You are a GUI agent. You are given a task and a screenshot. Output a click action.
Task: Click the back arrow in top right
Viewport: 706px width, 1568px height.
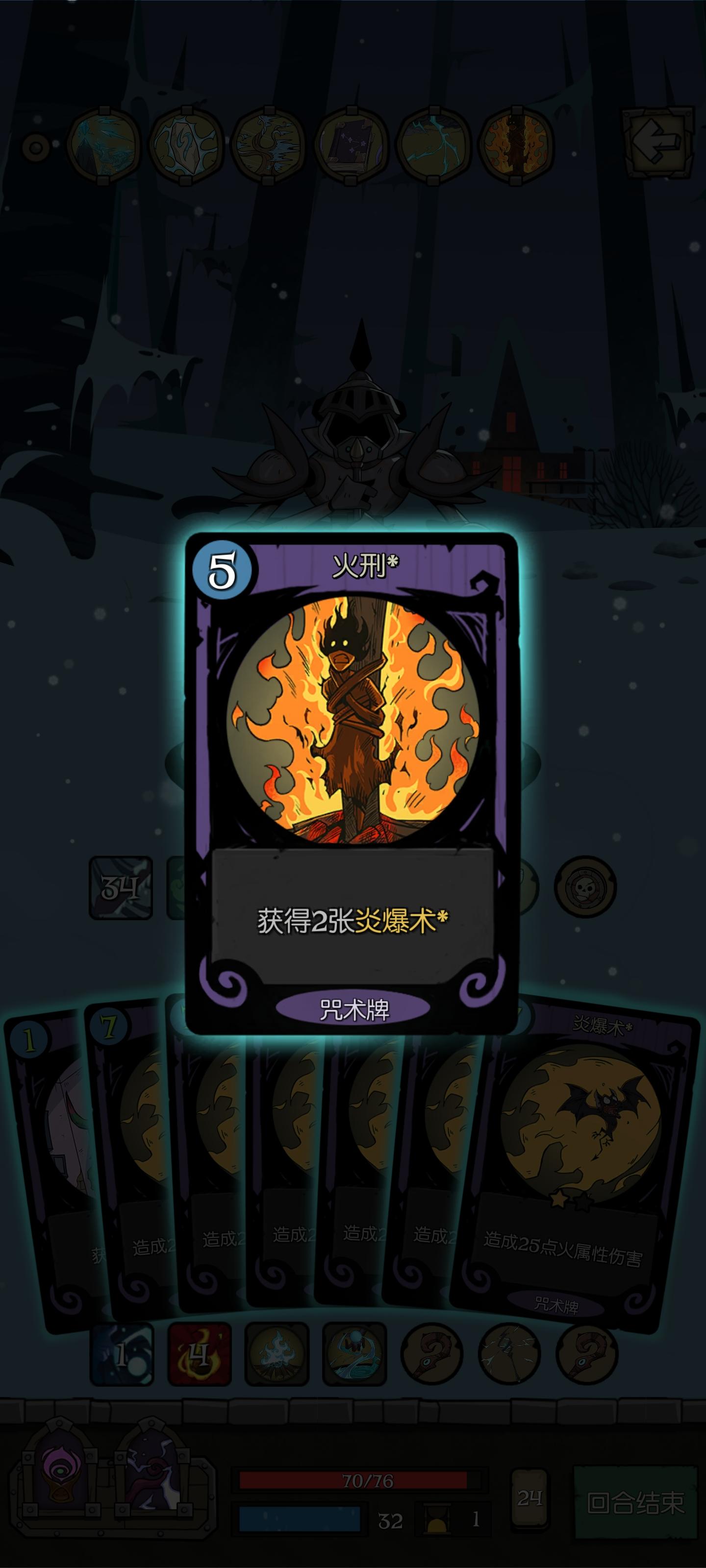tap(658, 143)
